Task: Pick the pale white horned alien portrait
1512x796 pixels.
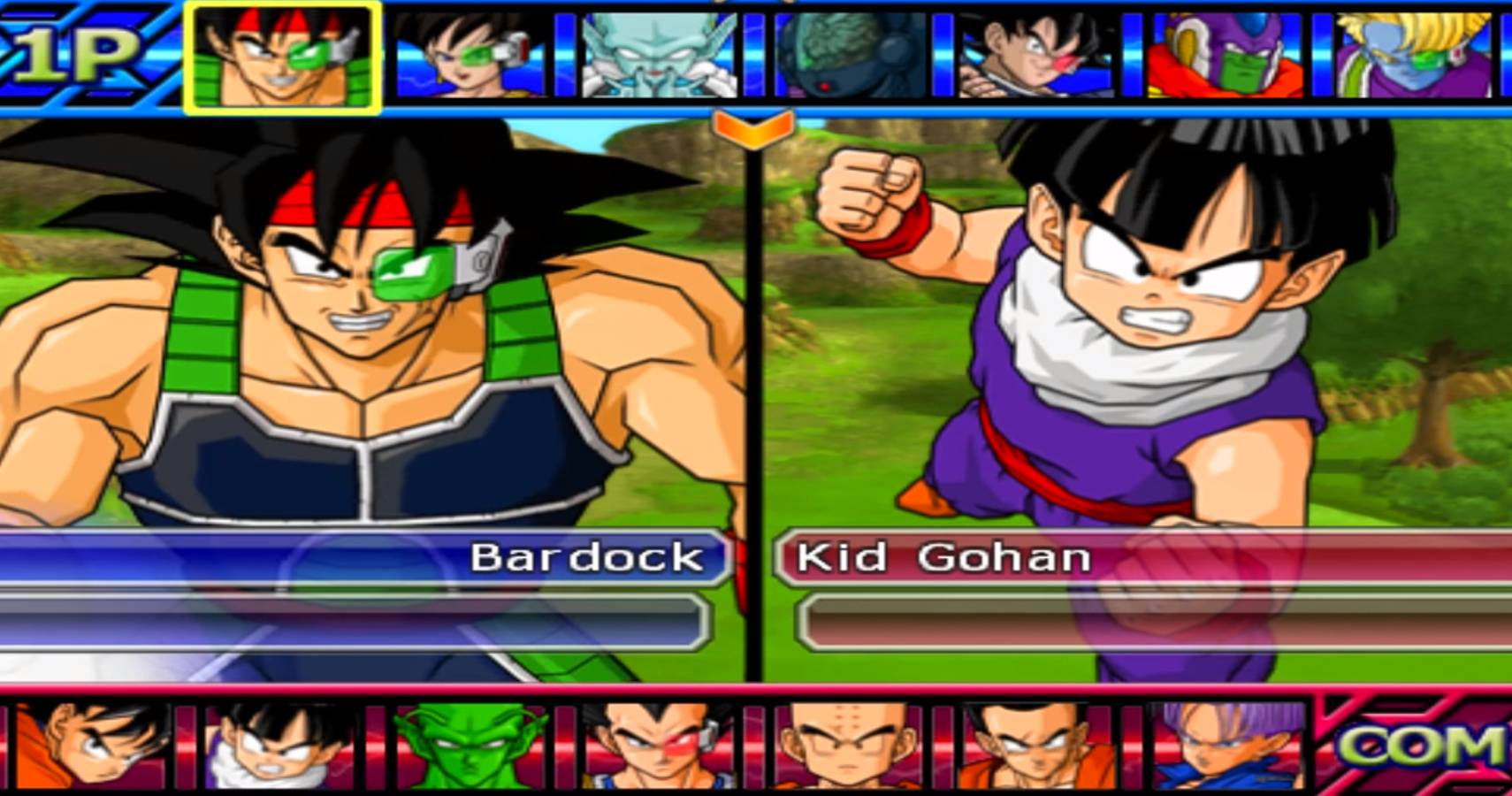Action: (659, 55)
